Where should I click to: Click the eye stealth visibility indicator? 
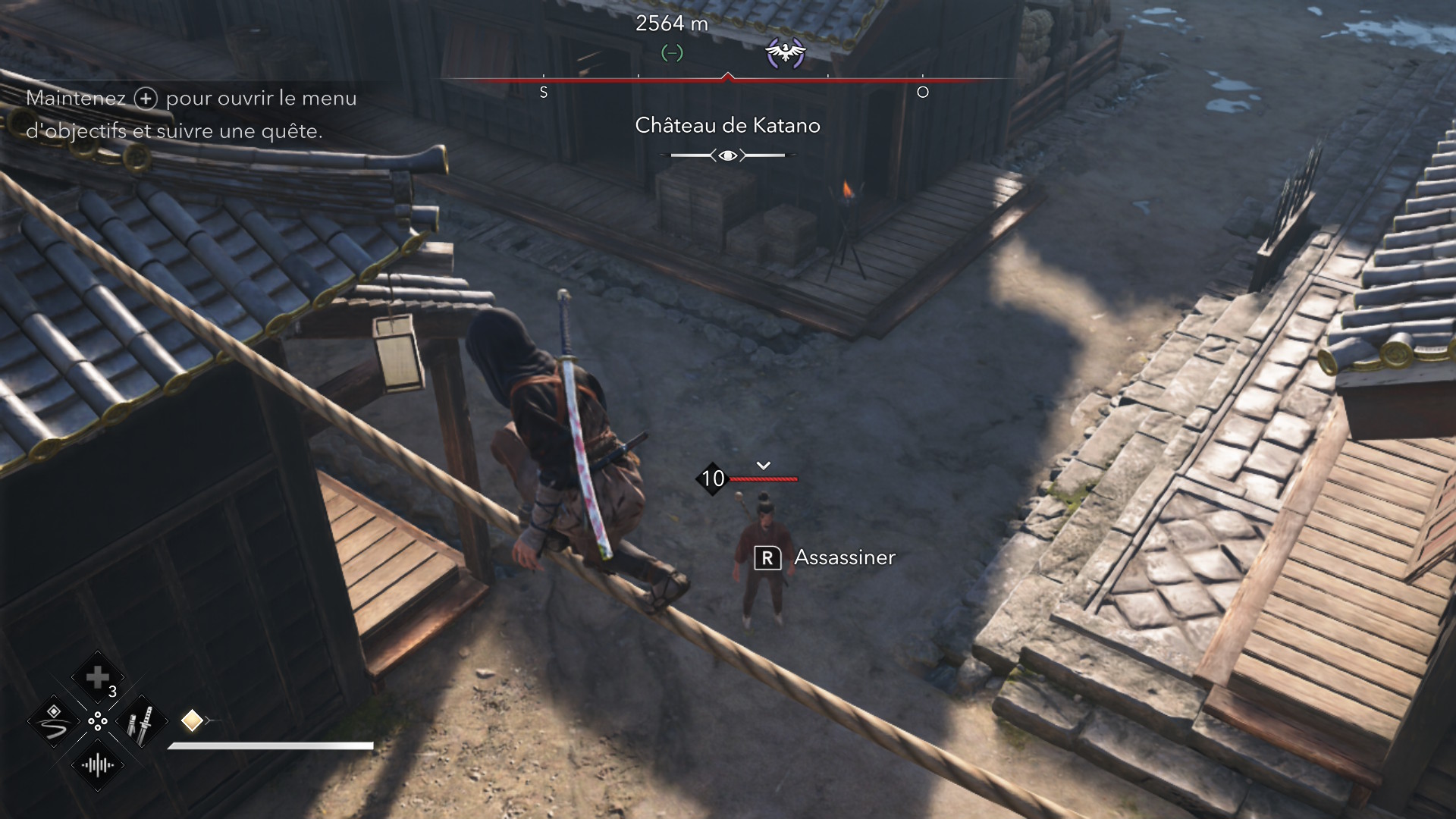point(728,155)
